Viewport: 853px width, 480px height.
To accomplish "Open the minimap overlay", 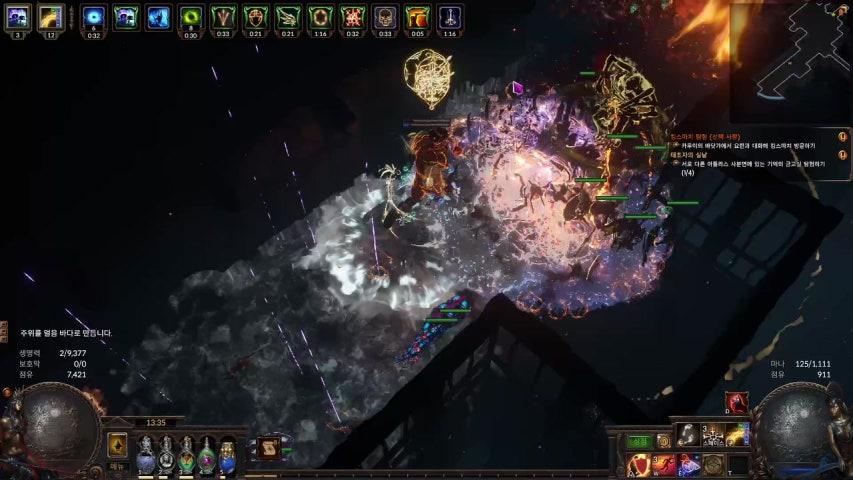I will tap(790, 60).
